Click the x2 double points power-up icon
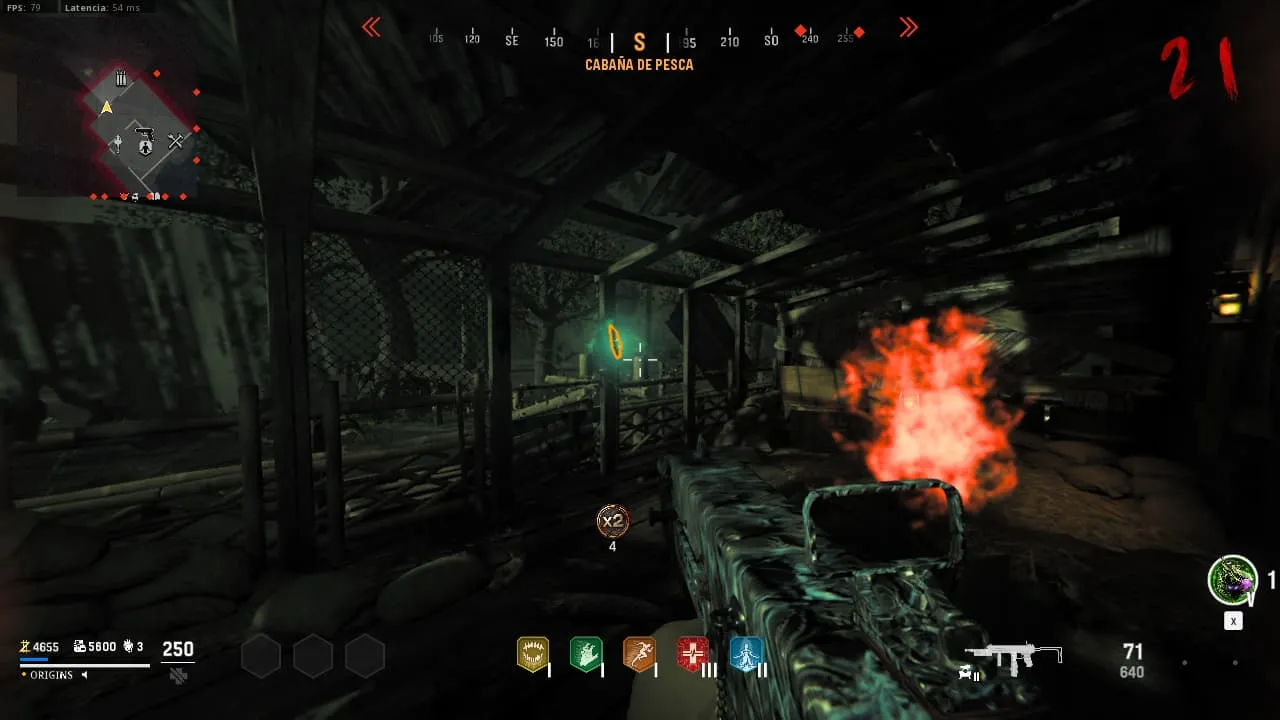This screenshot has height=720, width=1280. tap(612, 521)
